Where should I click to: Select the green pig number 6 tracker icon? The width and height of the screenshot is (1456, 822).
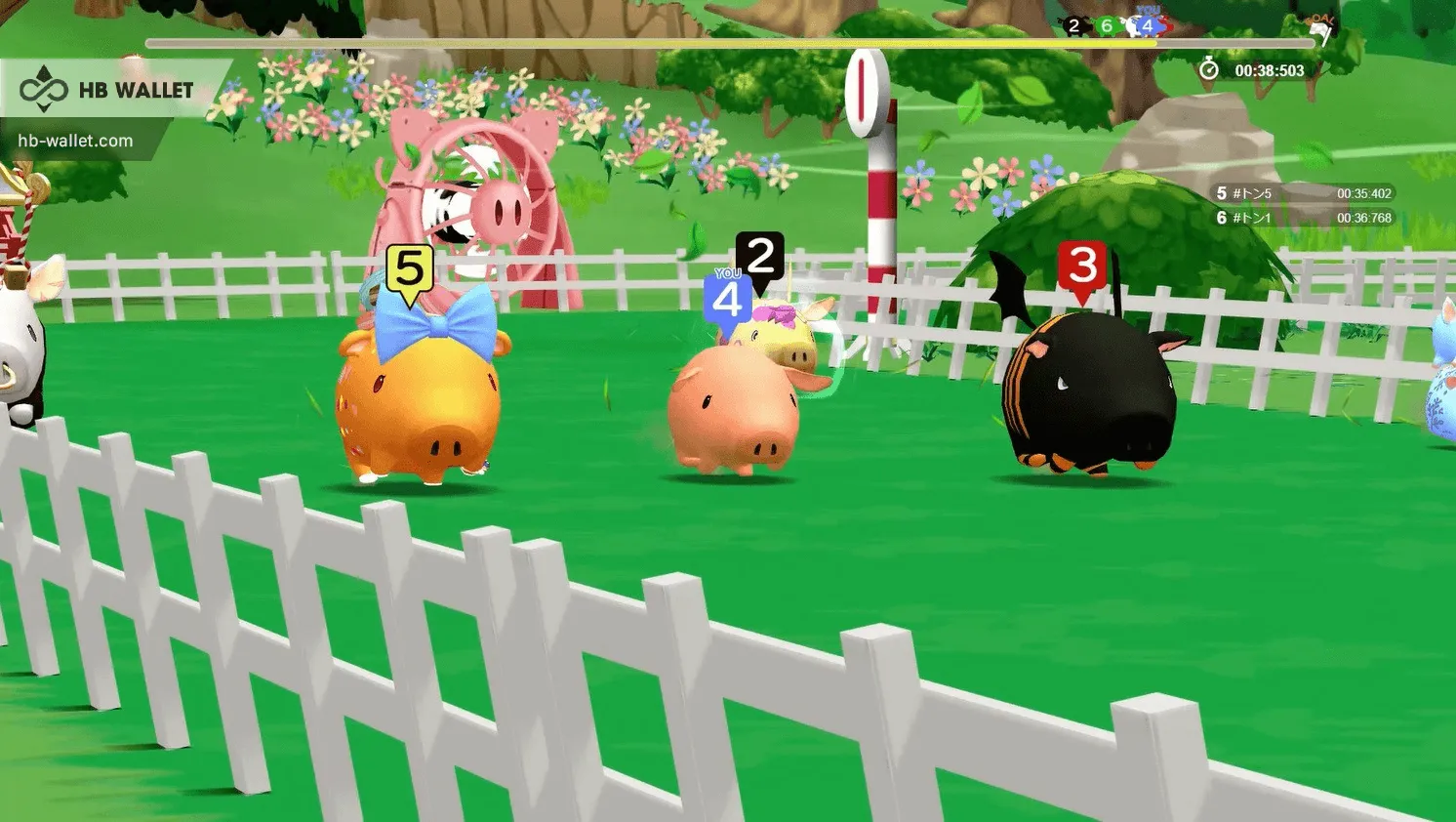(x=1107, y=25)
